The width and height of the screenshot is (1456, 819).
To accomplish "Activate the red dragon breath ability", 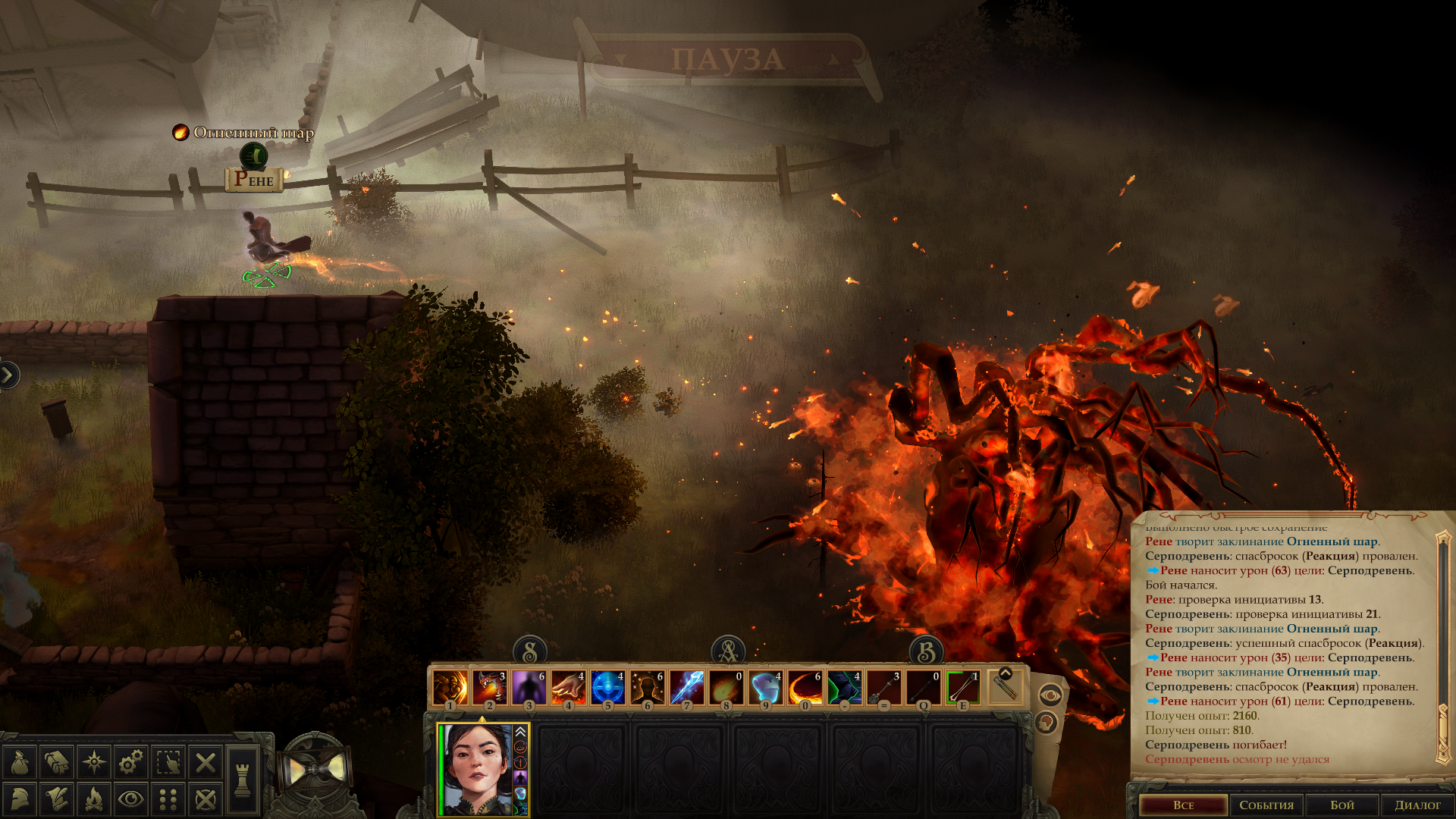I will coord(489,687).
